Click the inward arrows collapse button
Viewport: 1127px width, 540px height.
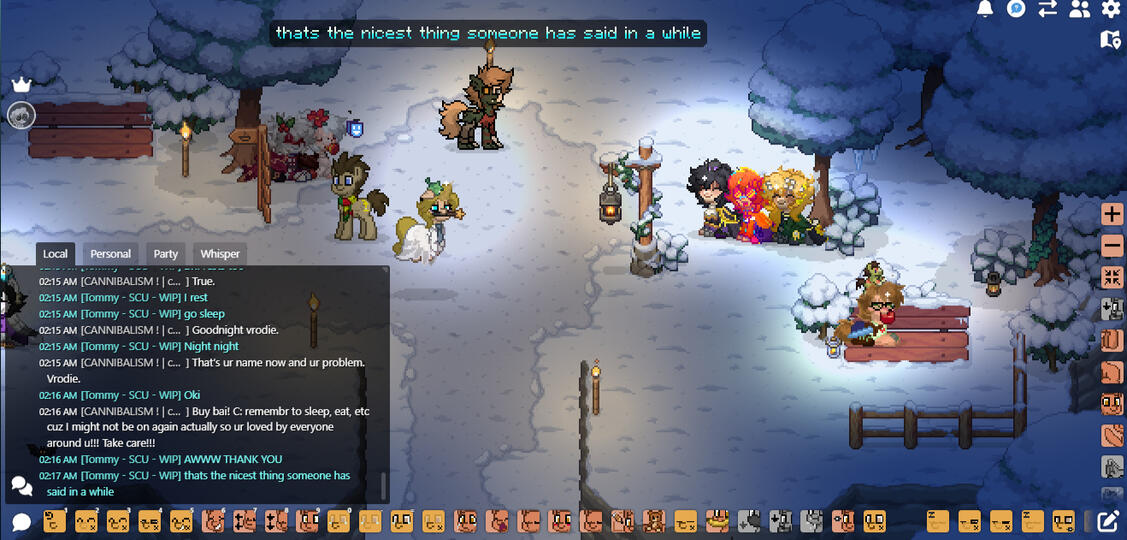1112,277
